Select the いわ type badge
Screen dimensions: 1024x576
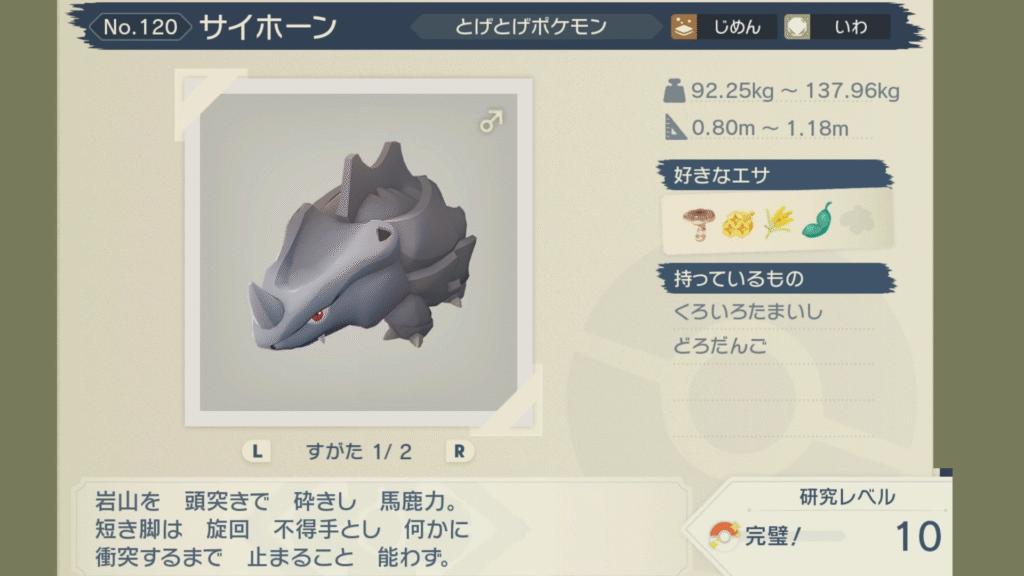coord(837,27)
